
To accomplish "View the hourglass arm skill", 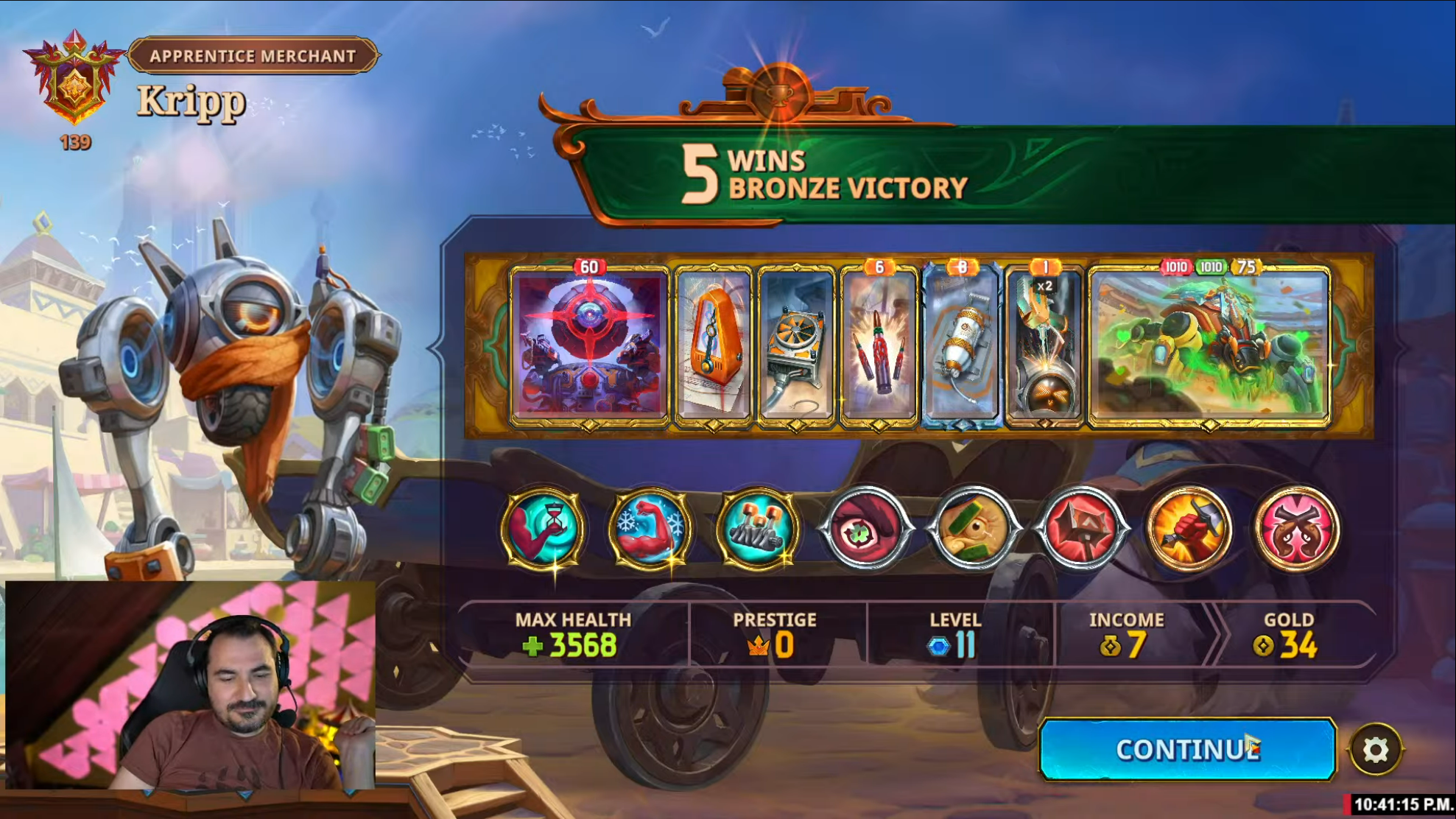I will pyautogui.click(x=544, y=528).
